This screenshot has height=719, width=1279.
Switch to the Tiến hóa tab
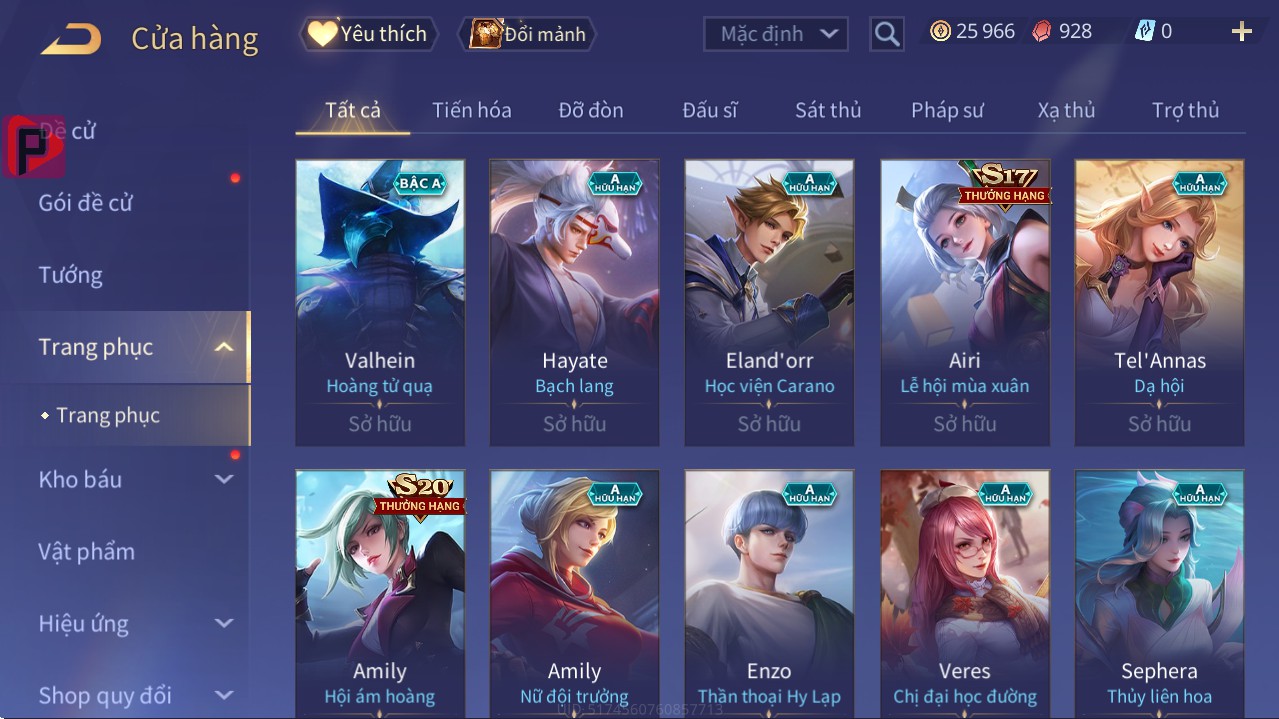tap(471, 110)
